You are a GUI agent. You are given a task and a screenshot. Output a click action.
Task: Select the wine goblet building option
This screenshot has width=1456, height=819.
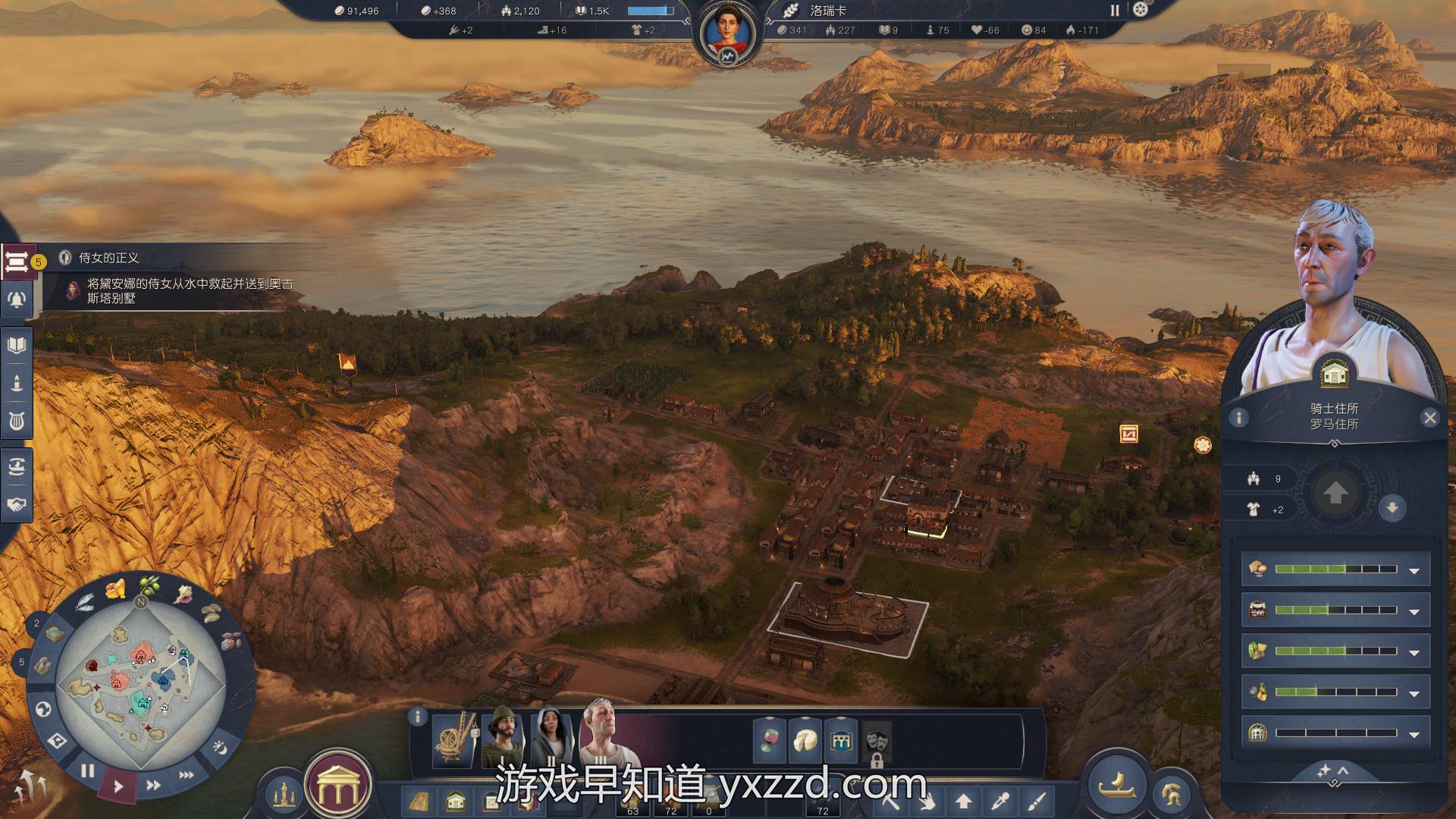coord(769,741)
